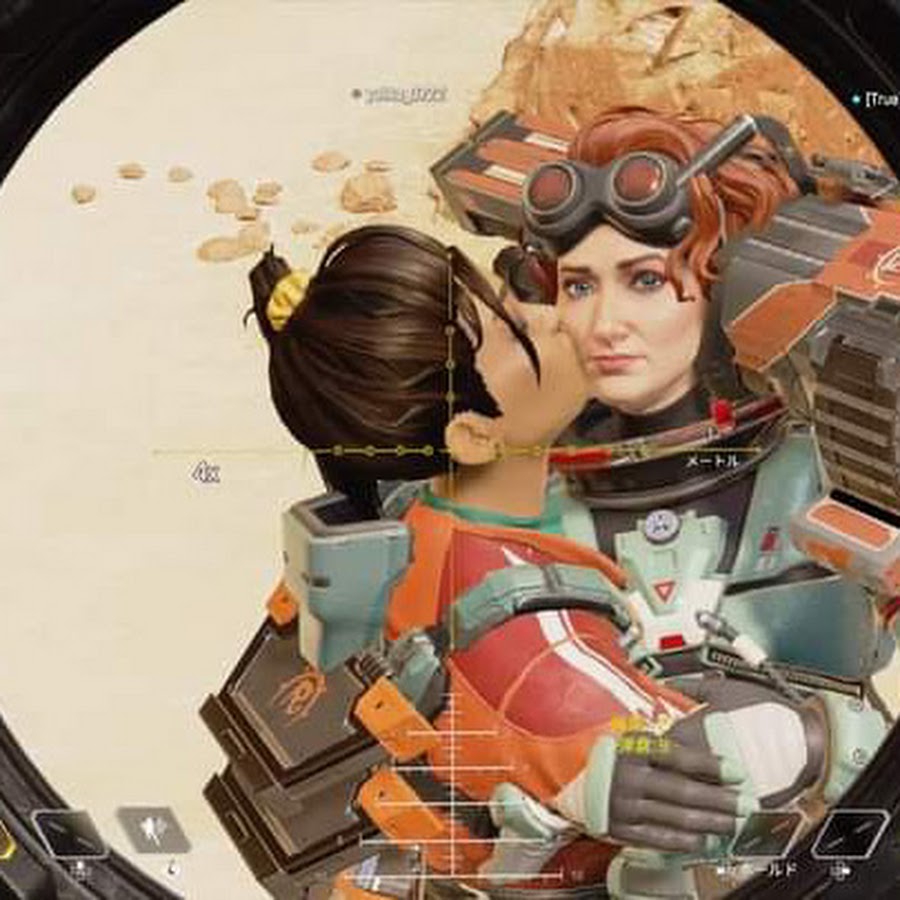Image resolution: width=900 pixels, height=900 pixels.
Task: Choose the rightmost weapon slot
Action: coord(848,833)
